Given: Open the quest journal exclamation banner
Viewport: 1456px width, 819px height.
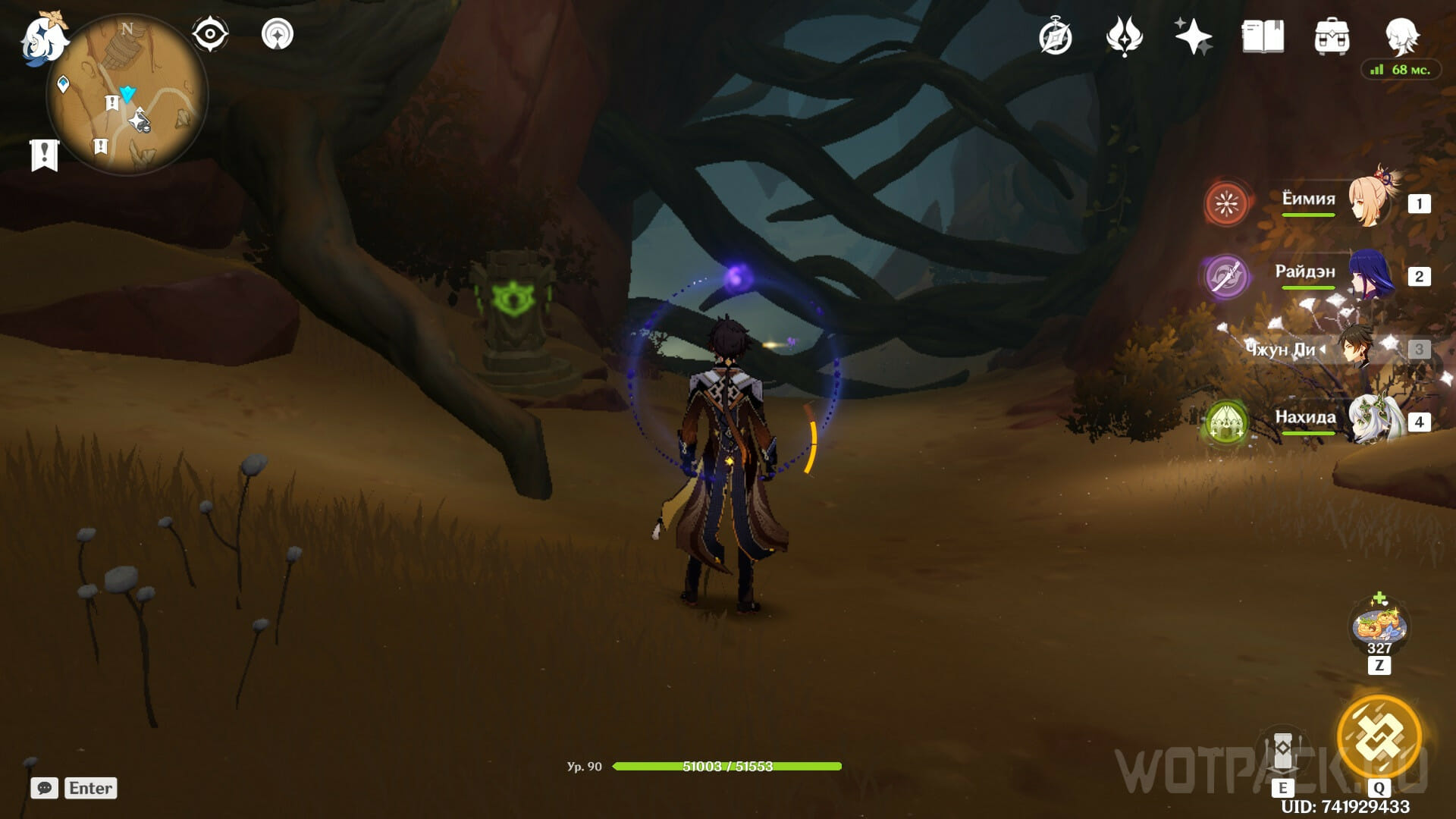Looking at the screenshot, I should coord(44,155).
